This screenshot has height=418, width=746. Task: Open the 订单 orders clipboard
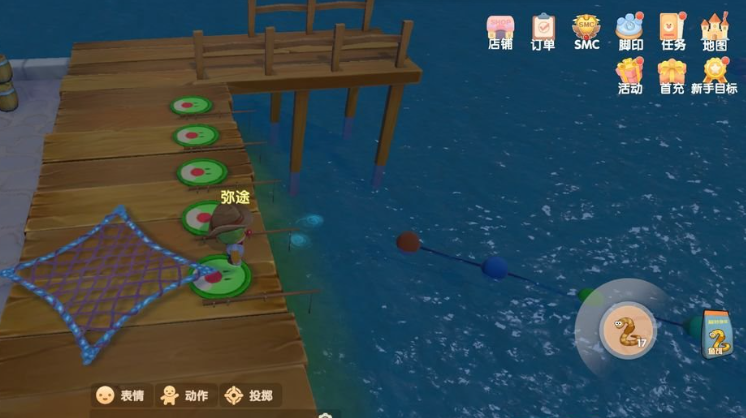(543, 30)
